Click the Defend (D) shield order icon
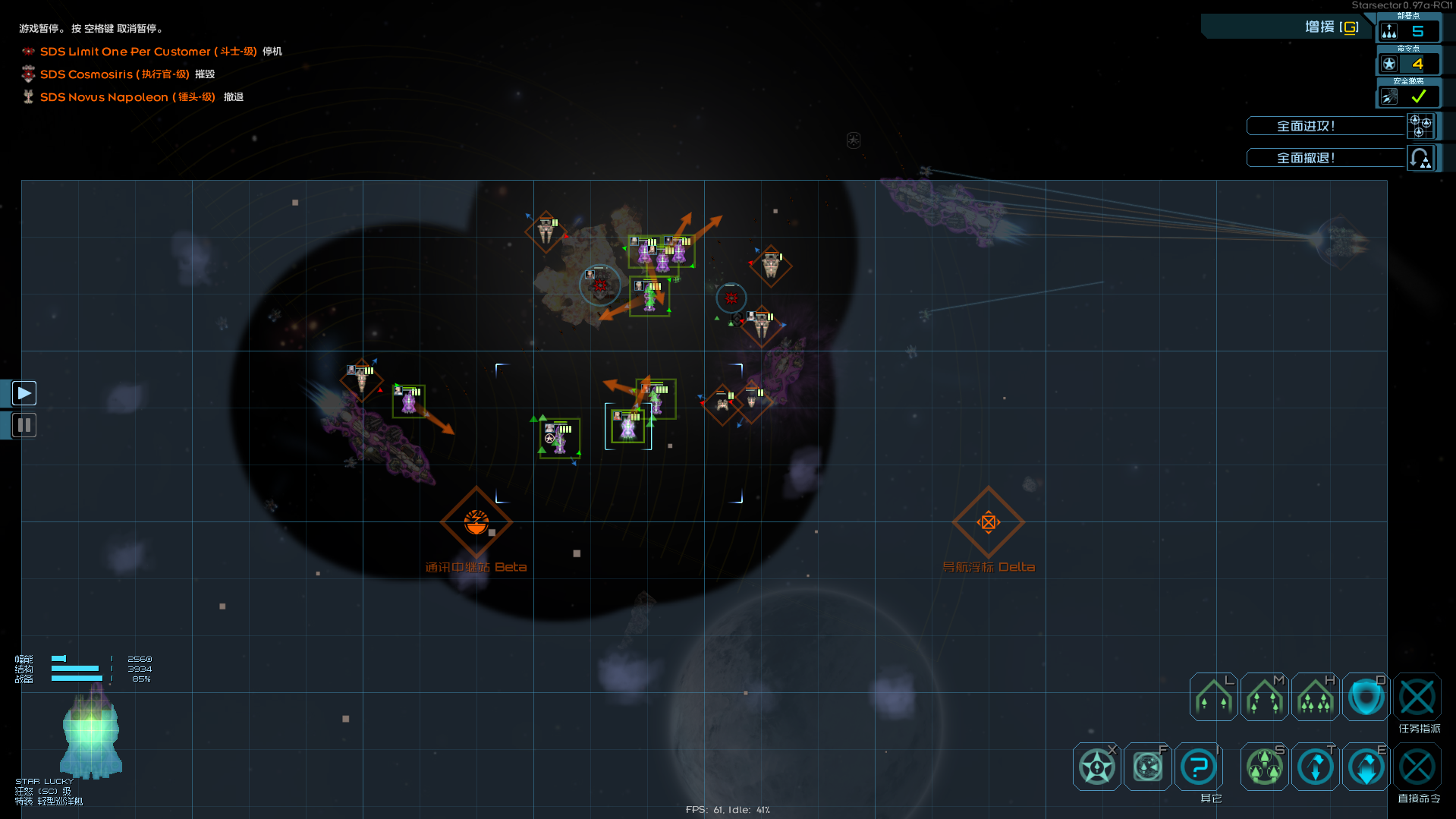The height and width of the screenshot is (819, 1456). (x=1365, y=696)
